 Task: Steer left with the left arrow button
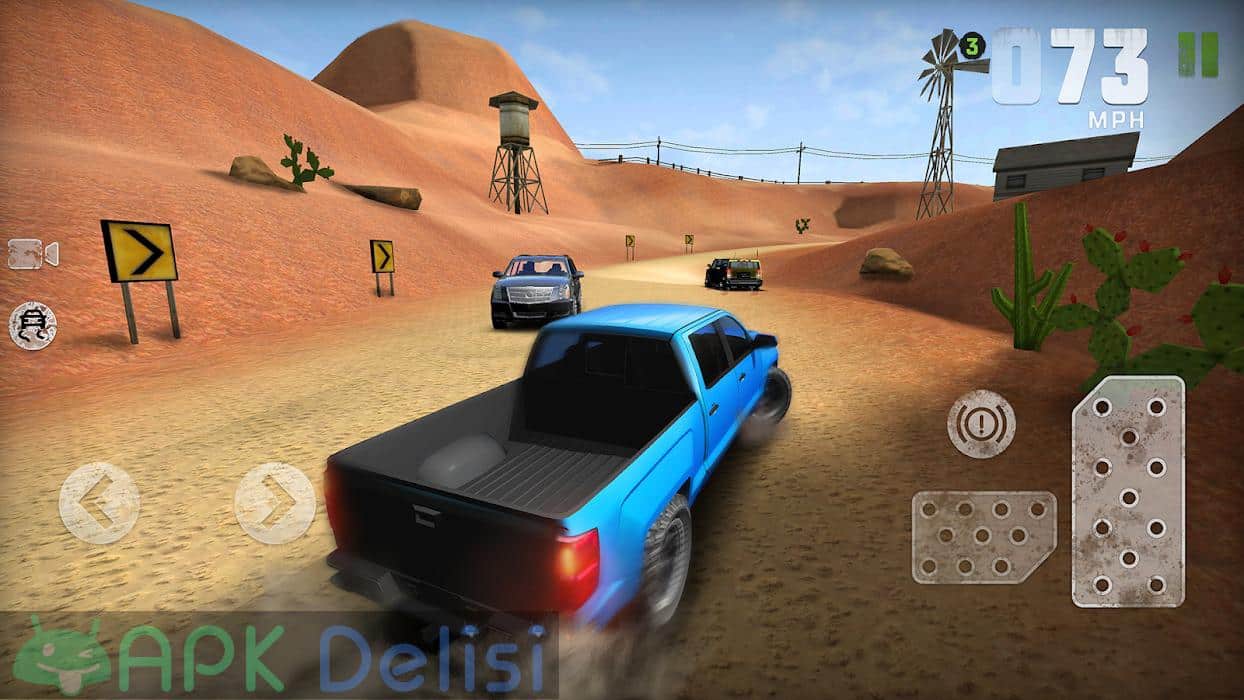(99, 502)
